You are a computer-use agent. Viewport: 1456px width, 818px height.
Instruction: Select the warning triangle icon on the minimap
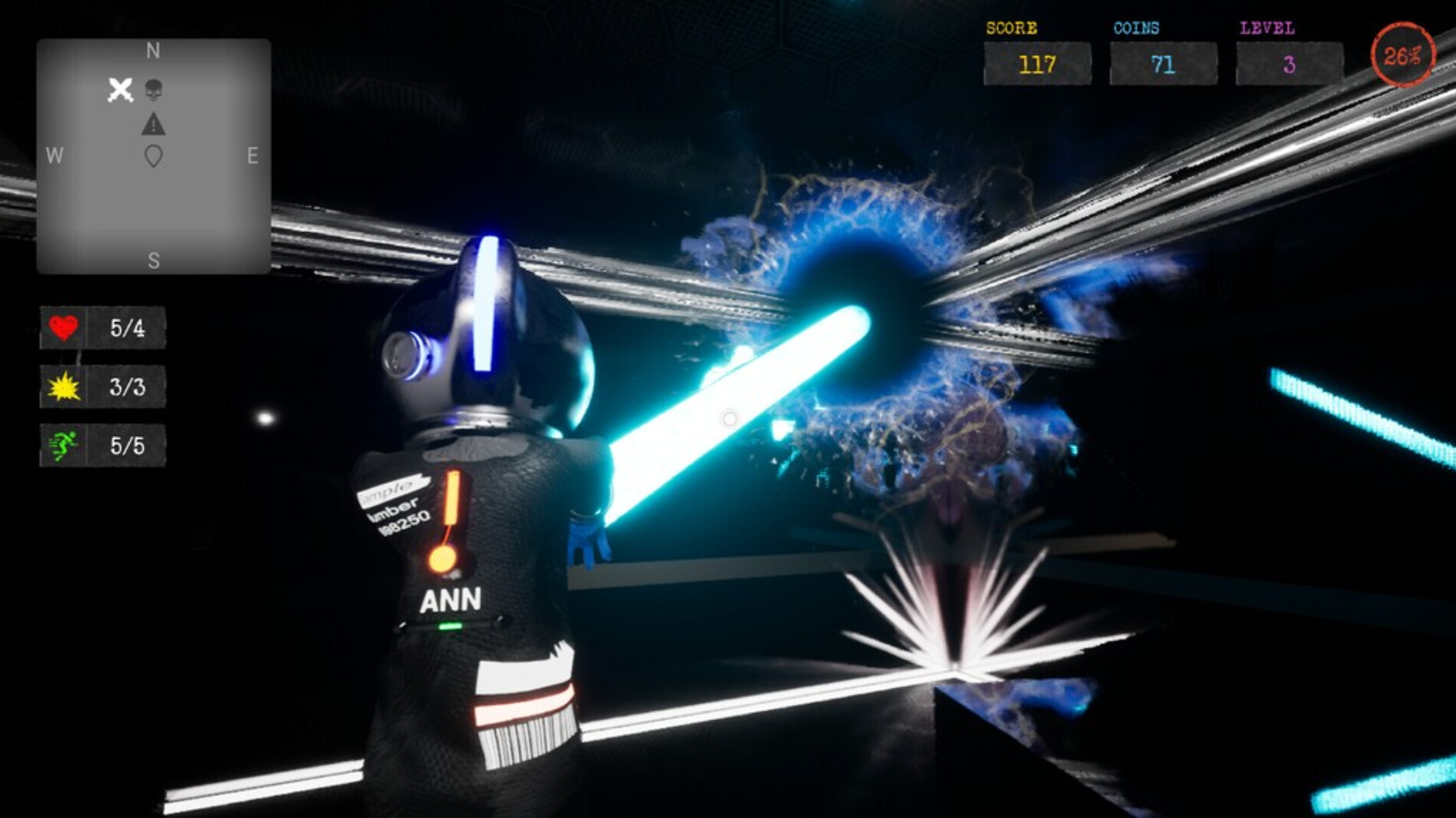[154, 123]
